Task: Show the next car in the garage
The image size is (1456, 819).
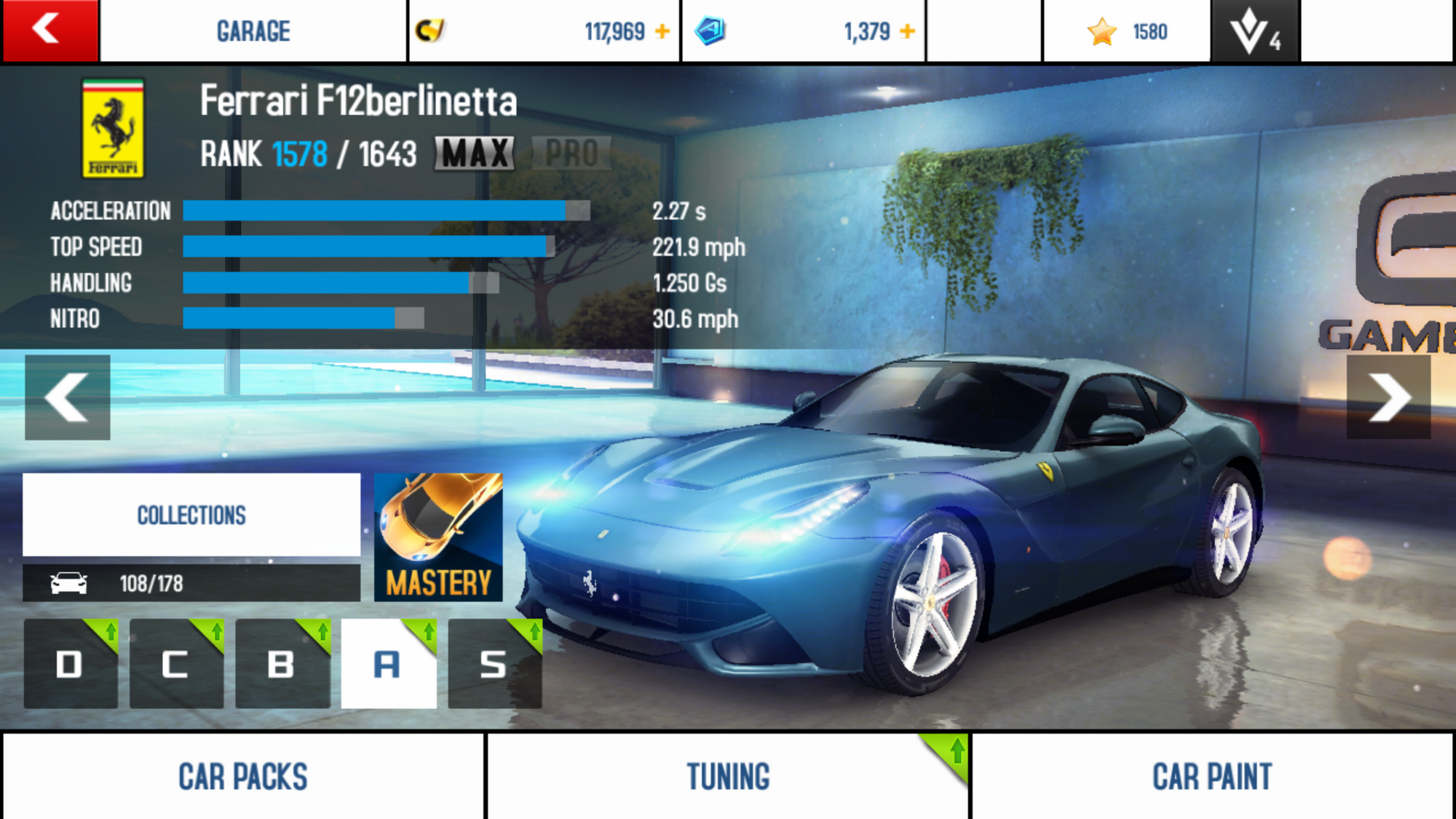Action: pos(1388,397)
